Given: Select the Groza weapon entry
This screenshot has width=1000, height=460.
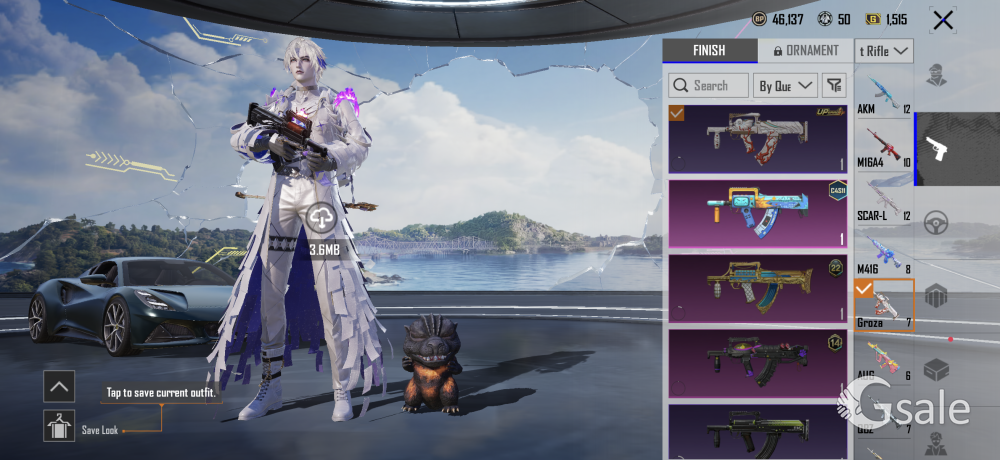Looking at the screenshot, I should (884, 307).
